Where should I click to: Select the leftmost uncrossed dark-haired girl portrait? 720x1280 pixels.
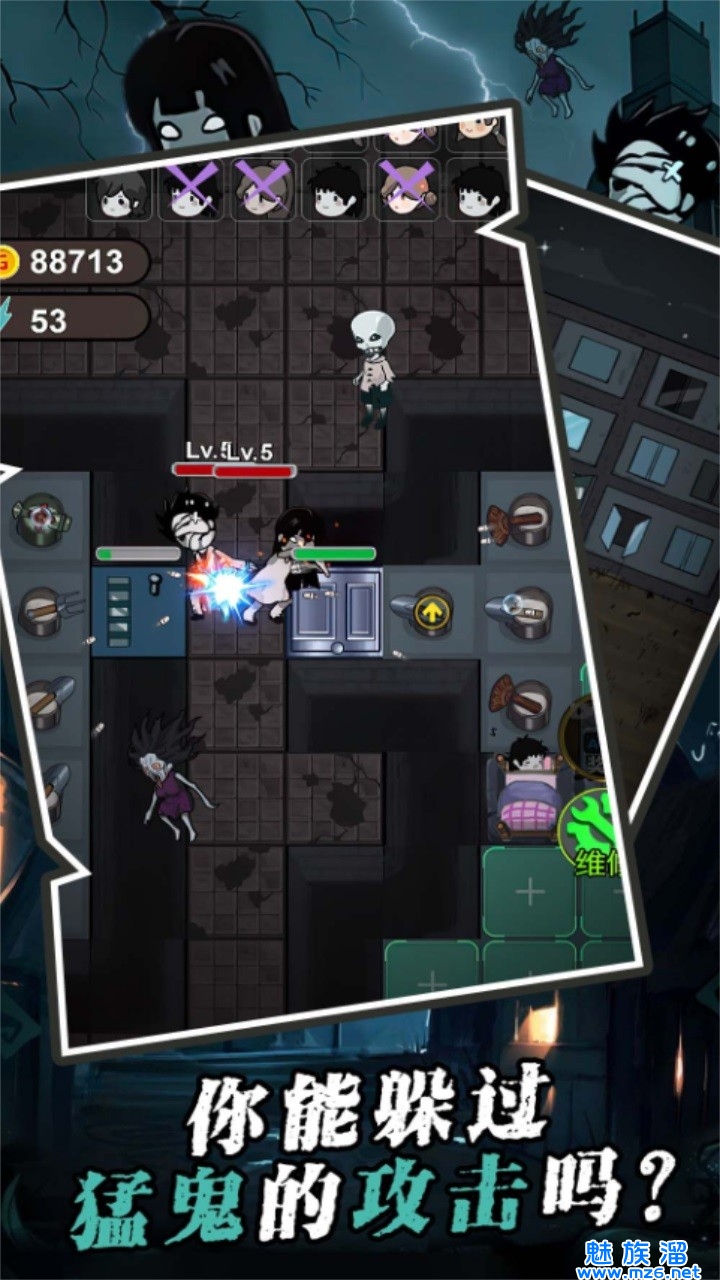pyautogui.click(x=124, y=192)
